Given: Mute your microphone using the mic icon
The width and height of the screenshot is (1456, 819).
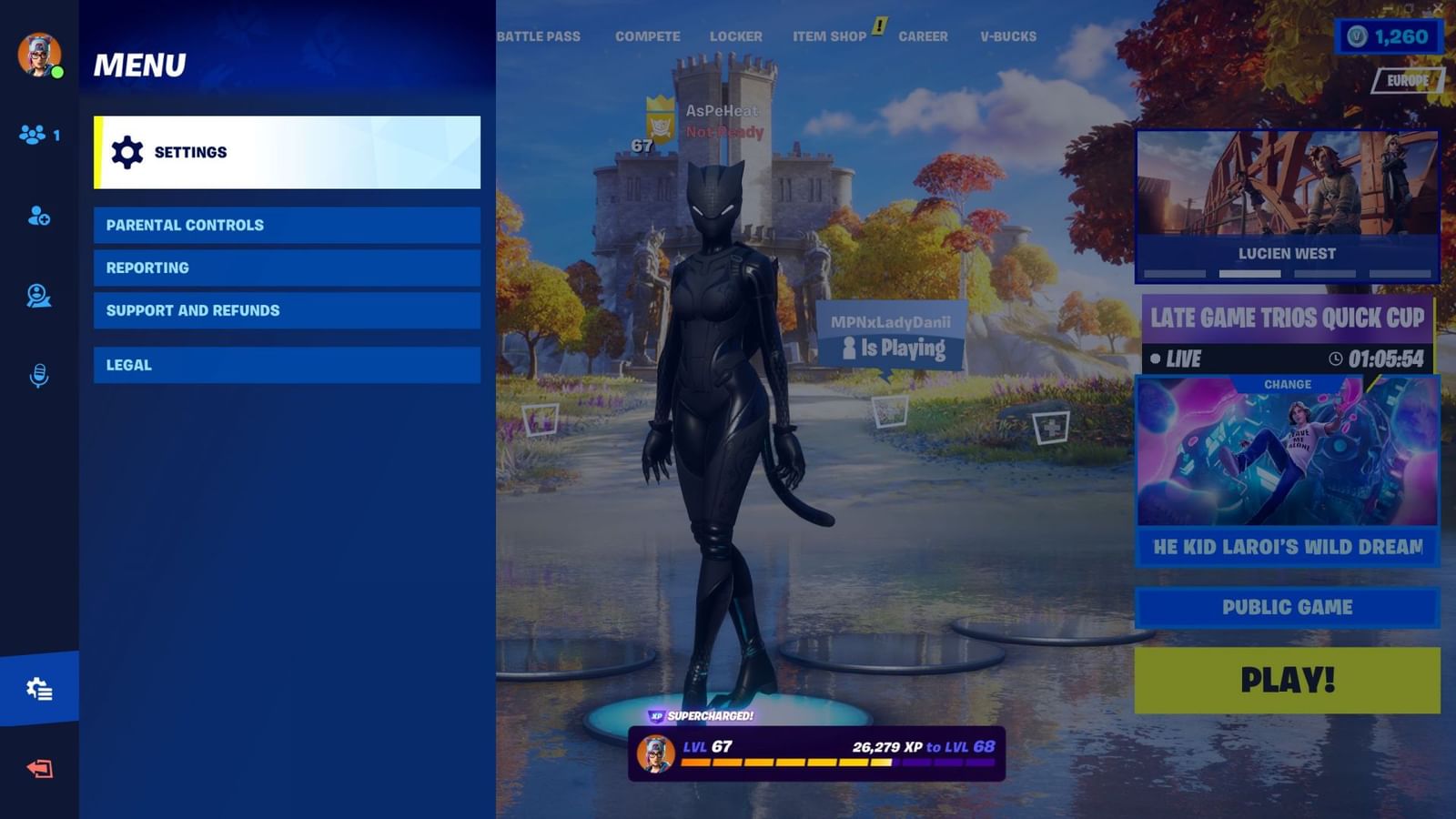Looking at the screenshot, I should click(x=38, y=371).
